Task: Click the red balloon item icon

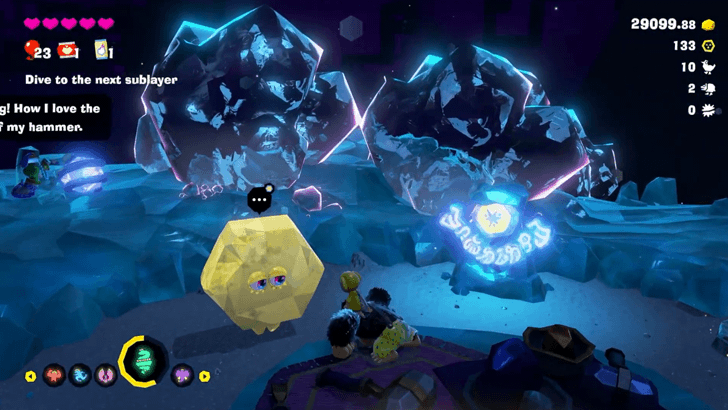Action: (x=31, y=50)
